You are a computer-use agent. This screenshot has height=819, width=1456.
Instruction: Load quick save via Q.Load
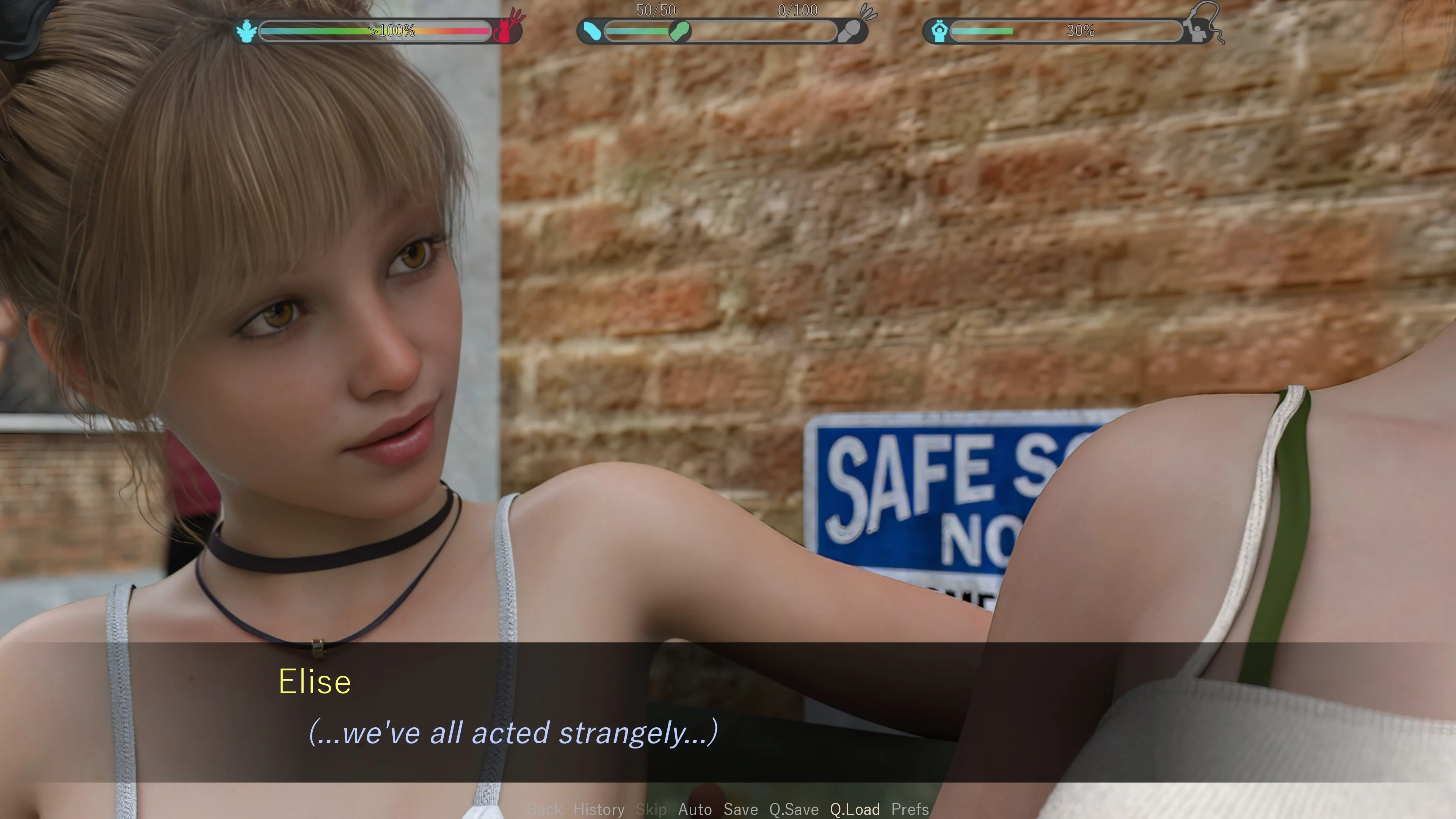[855, 810]
